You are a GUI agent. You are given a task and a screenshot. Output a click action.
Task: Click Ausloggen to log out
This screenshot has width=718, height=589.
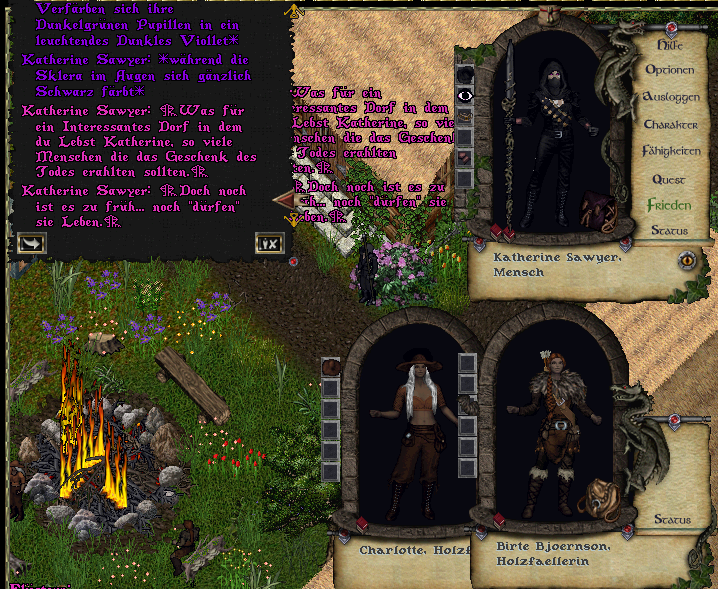[x=670, y=97]
